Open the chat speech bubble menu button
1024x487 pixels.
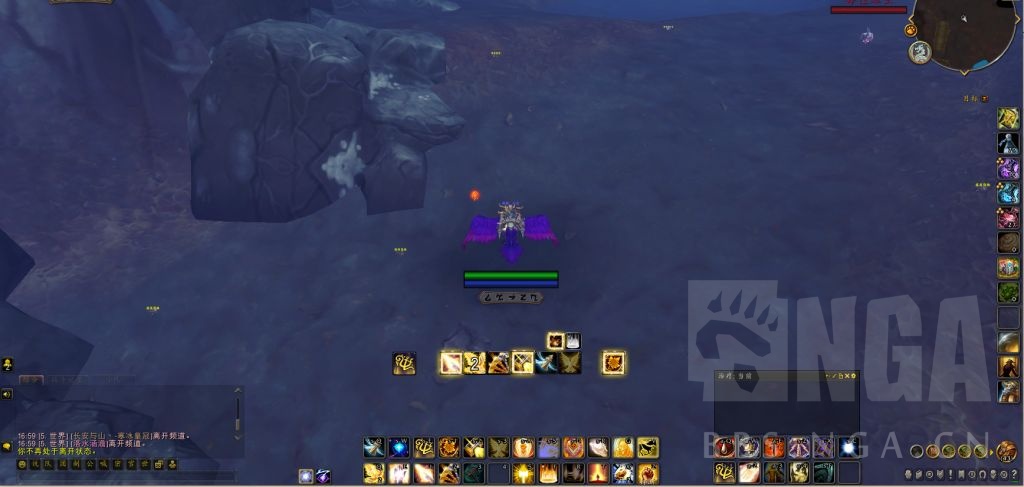(x=7, y=446)
